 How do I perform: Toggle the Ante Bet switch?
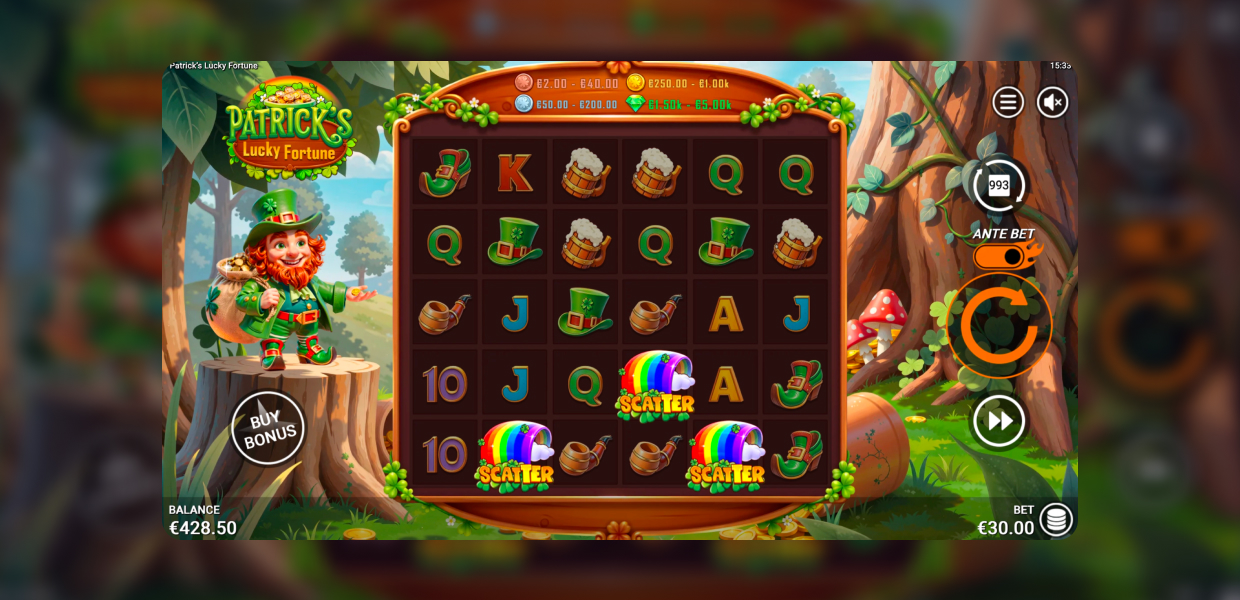[x=1003, y=257]
